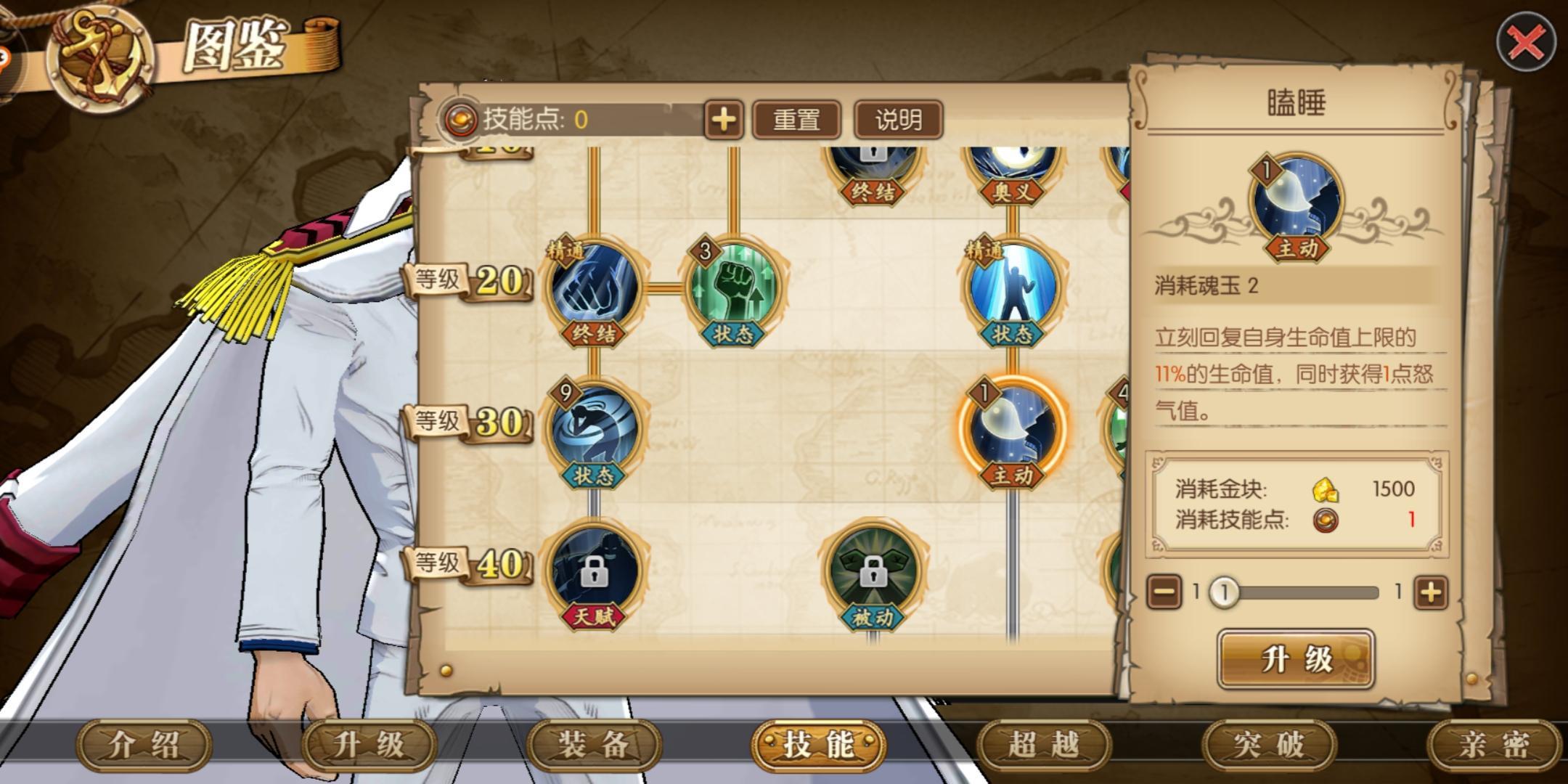Decrease the upgrade amount with the minus button

click(x=1164, y=592)
